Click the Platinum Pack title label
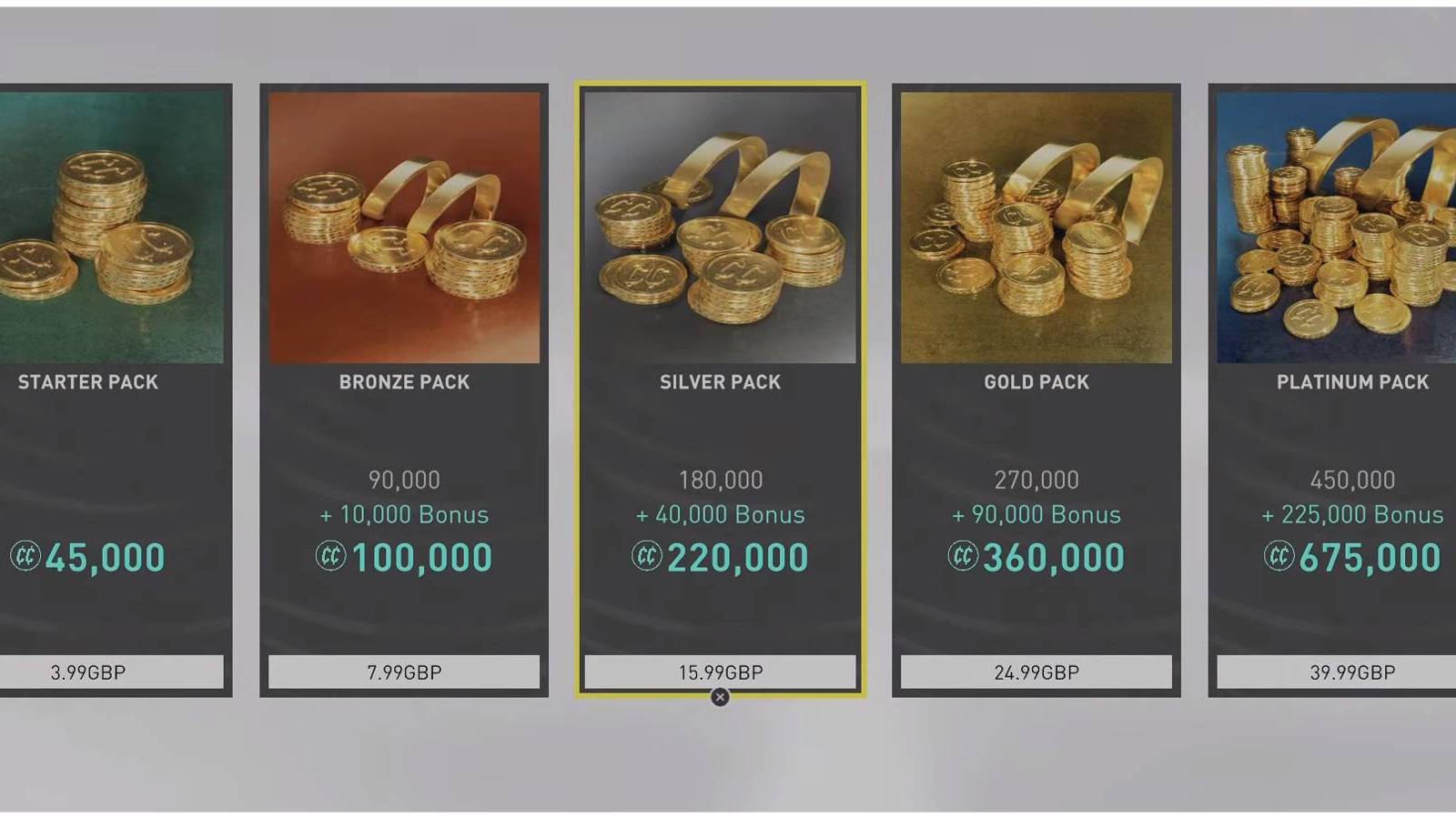 [x=1352, y=382]
